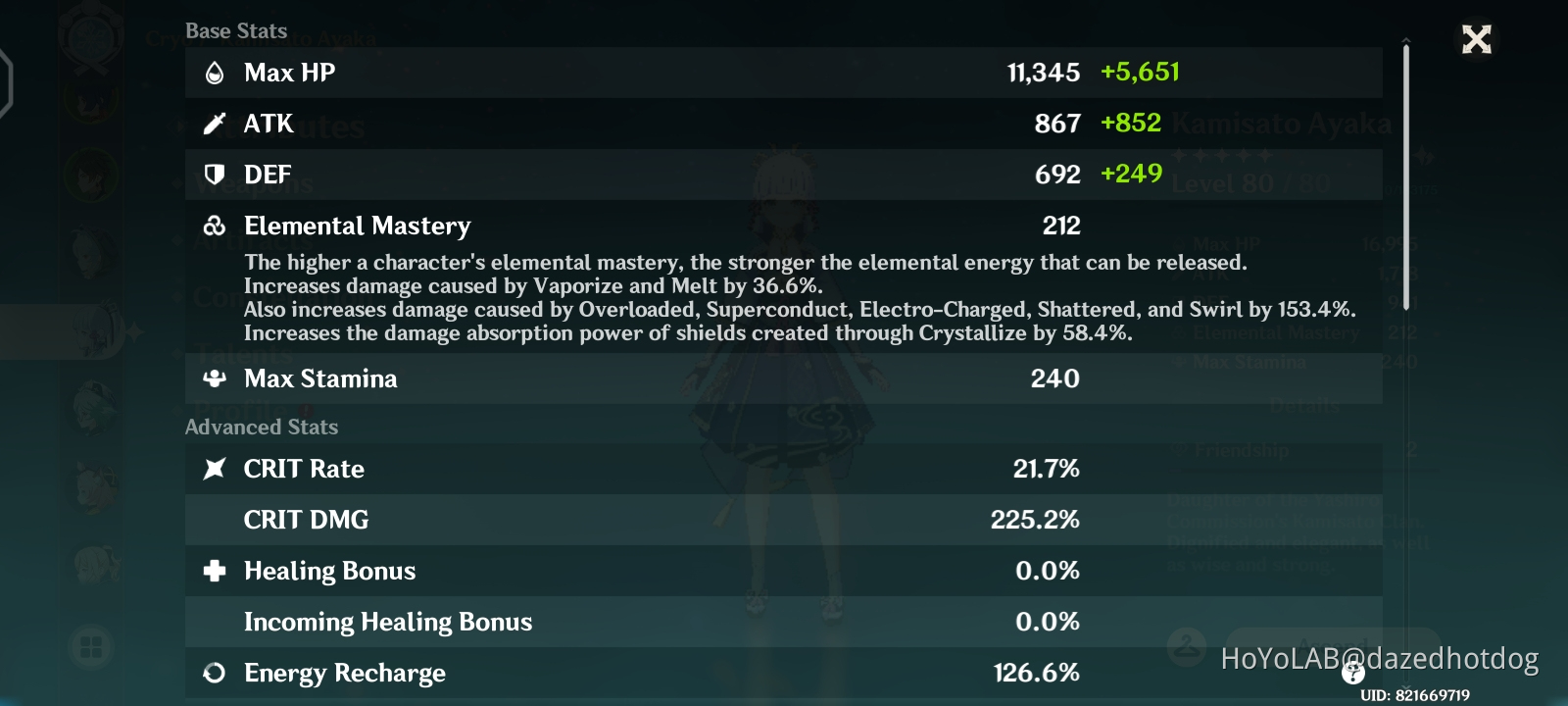Click the DEF shield icon
Viewport: 1568px width, 706px height.
tap(215, 174)
